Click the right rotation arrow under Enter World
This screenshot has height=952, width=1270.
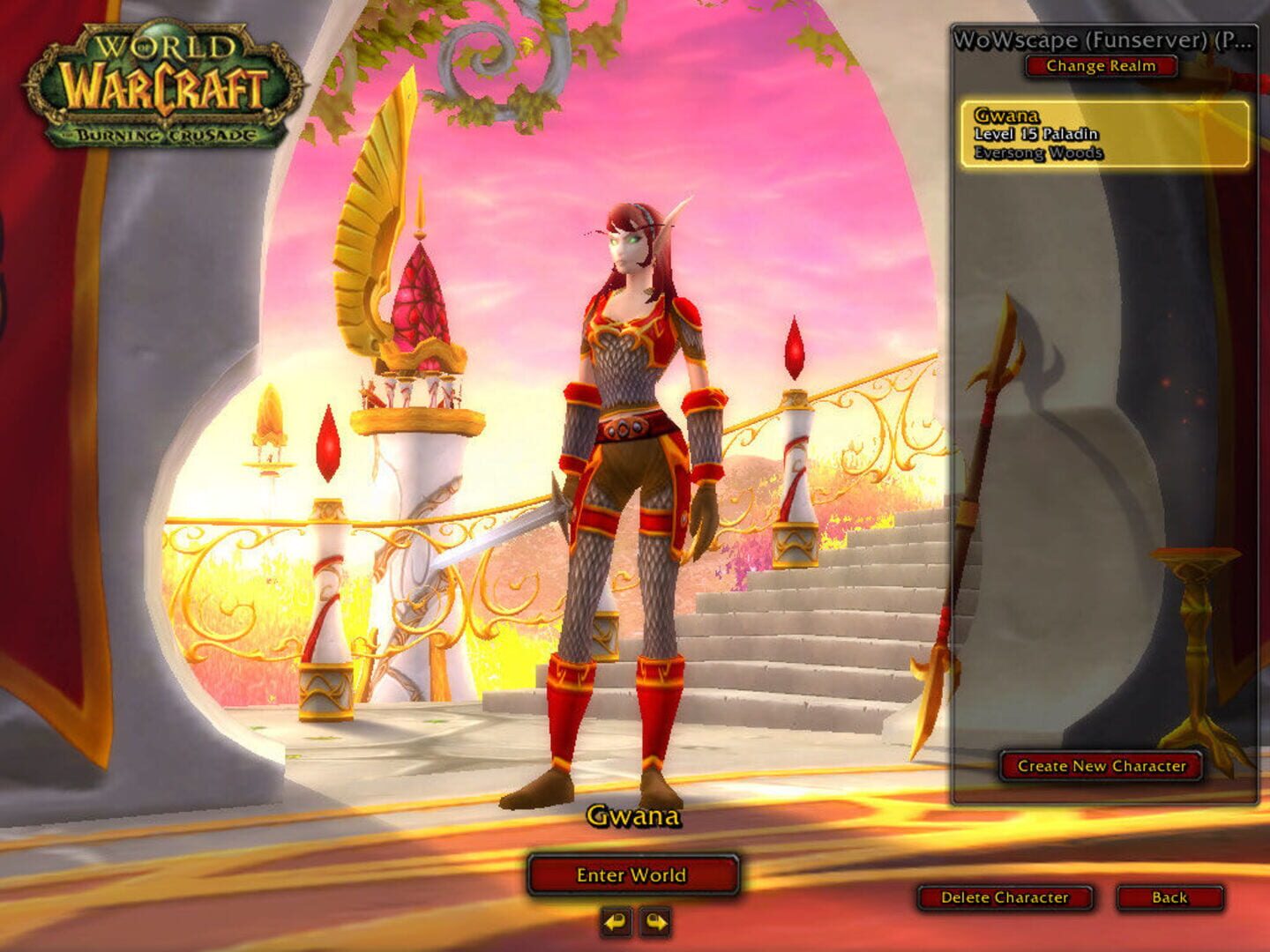pos(654,919)
